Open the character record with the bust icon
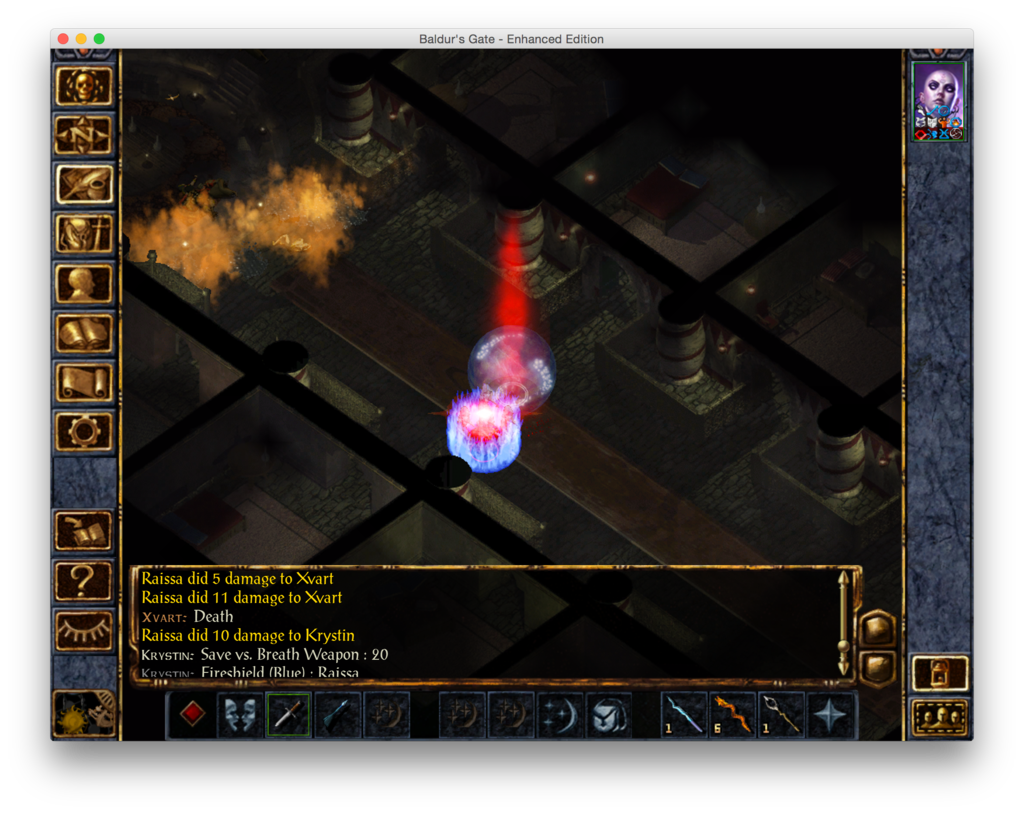Image resolution: width=1024 pixels, height=813 pixels. click(84, 283)
